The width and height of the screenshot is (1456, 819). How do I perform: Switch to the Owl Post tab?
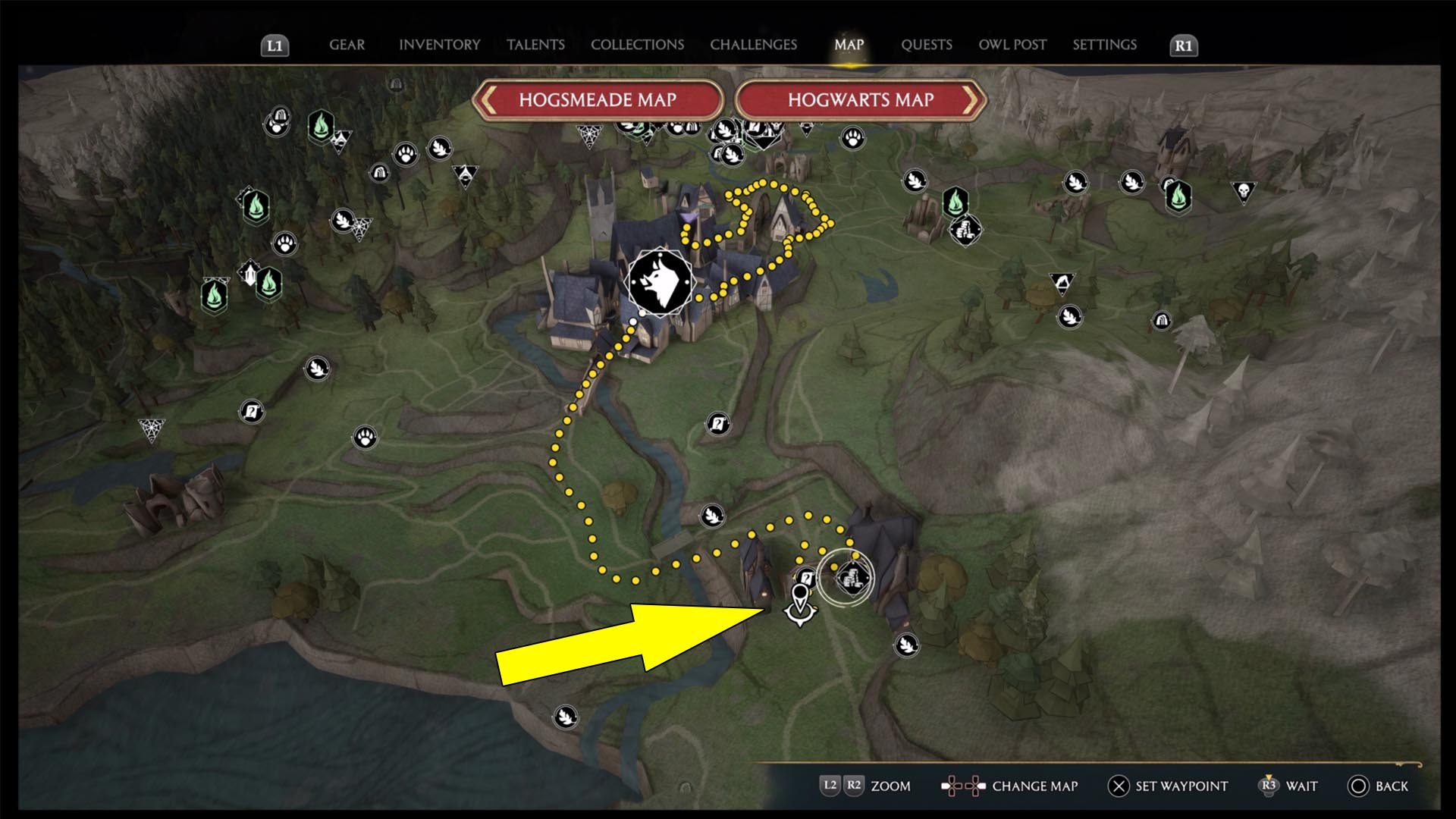click(1012, 45)
